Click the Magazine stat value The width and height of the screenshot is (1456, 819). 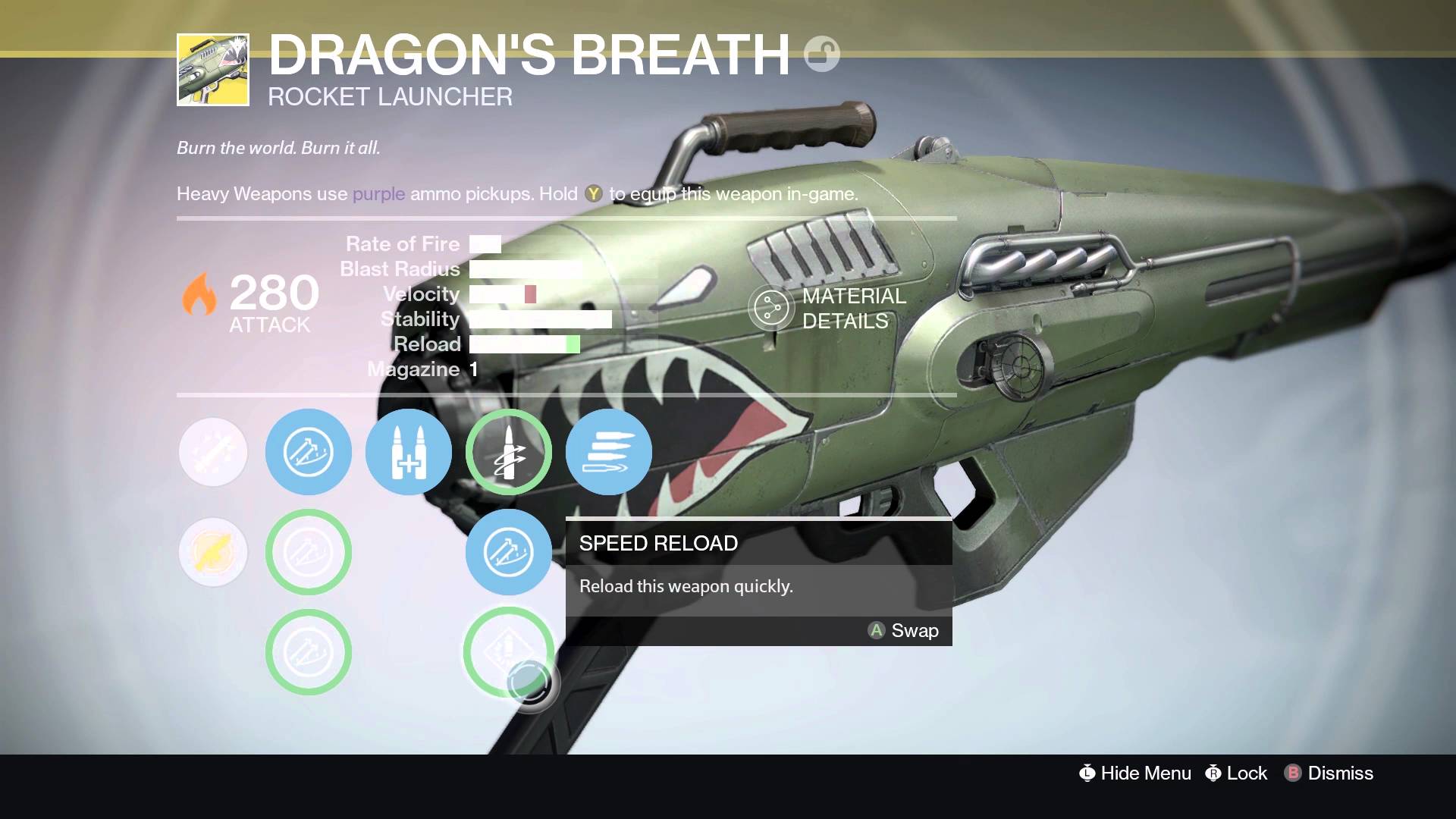[x=472, y=369]
